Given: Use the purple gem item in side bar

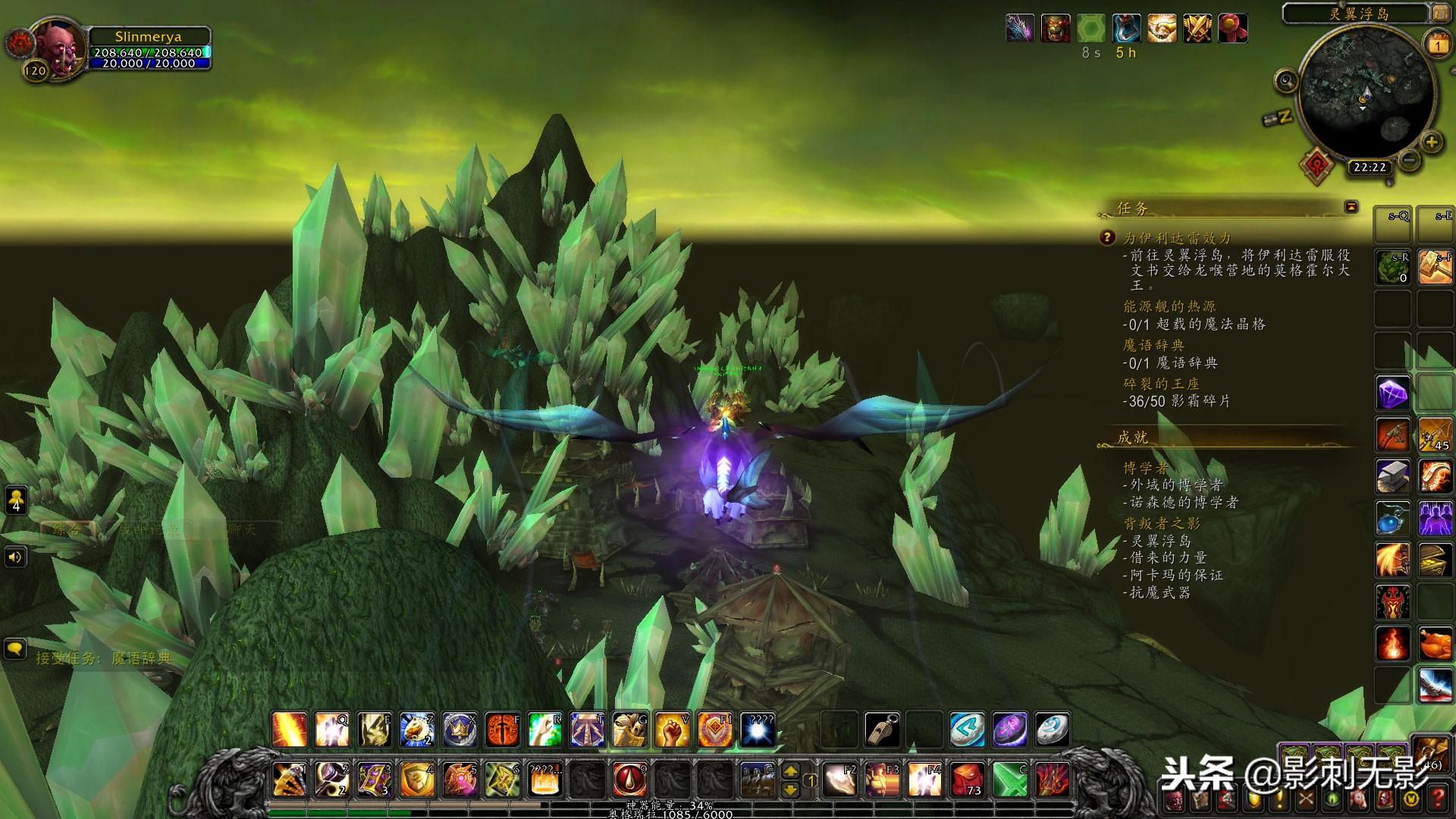Looking at the screenshot, I should coord(1392,394).
